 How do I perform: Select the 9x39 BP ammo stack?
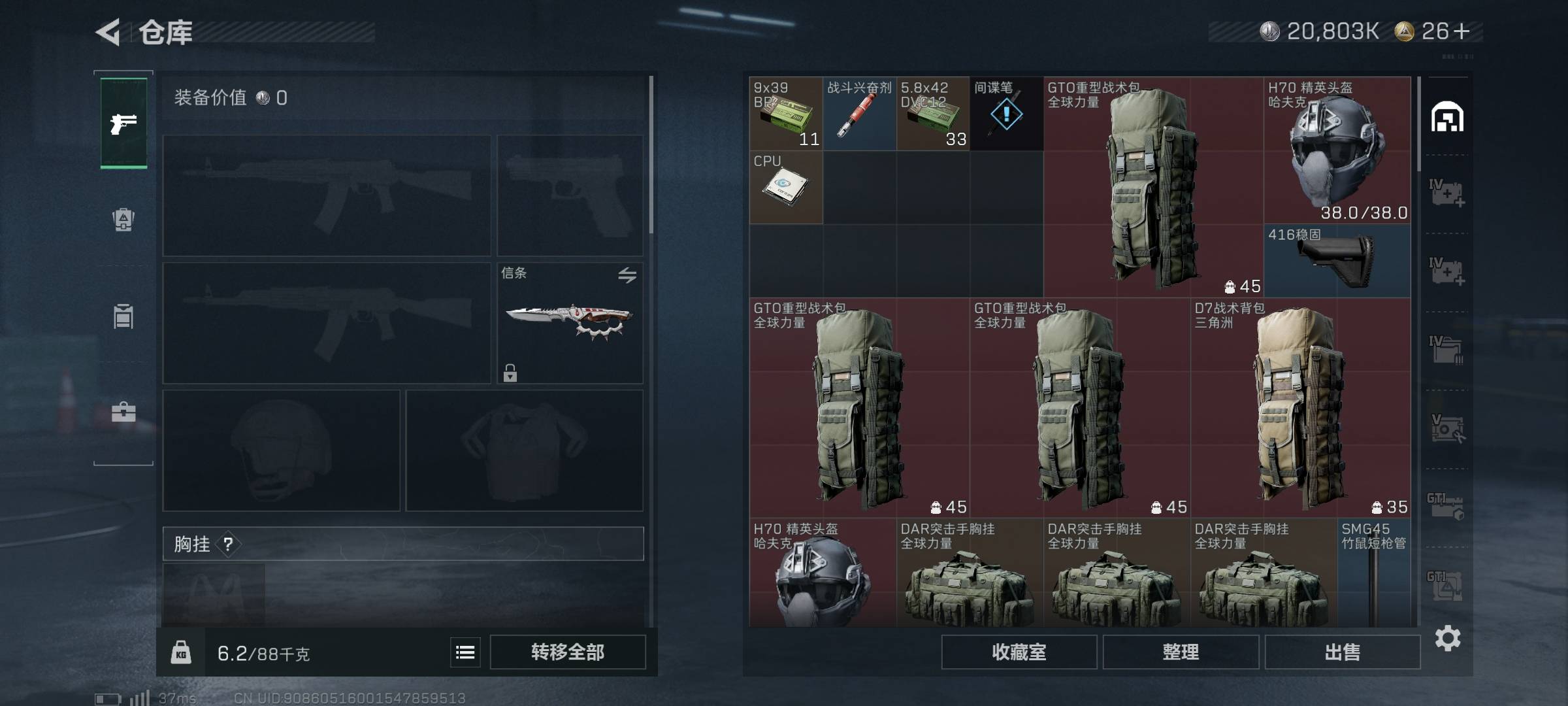point(786,114)
